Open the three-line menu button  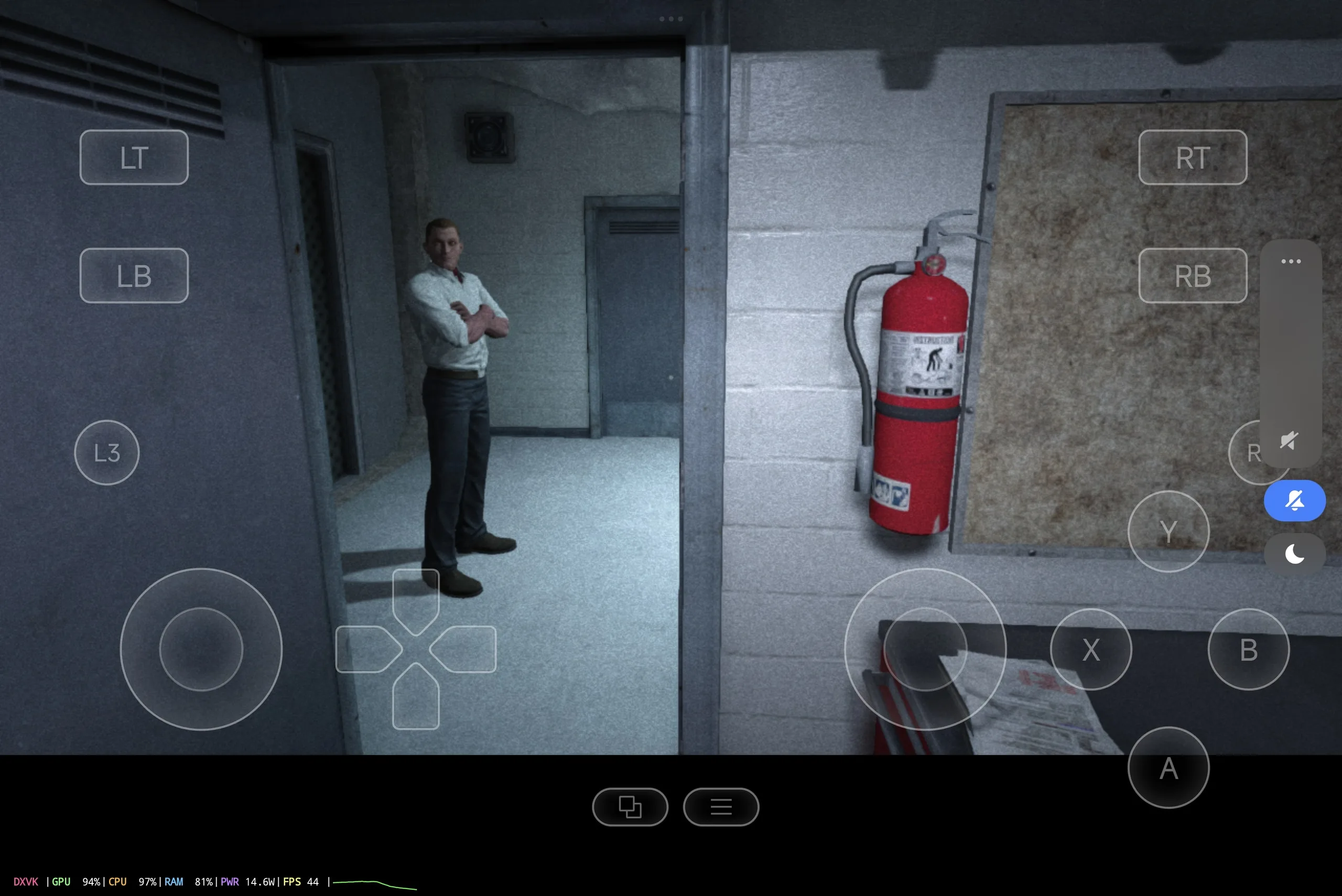(721, 807)
